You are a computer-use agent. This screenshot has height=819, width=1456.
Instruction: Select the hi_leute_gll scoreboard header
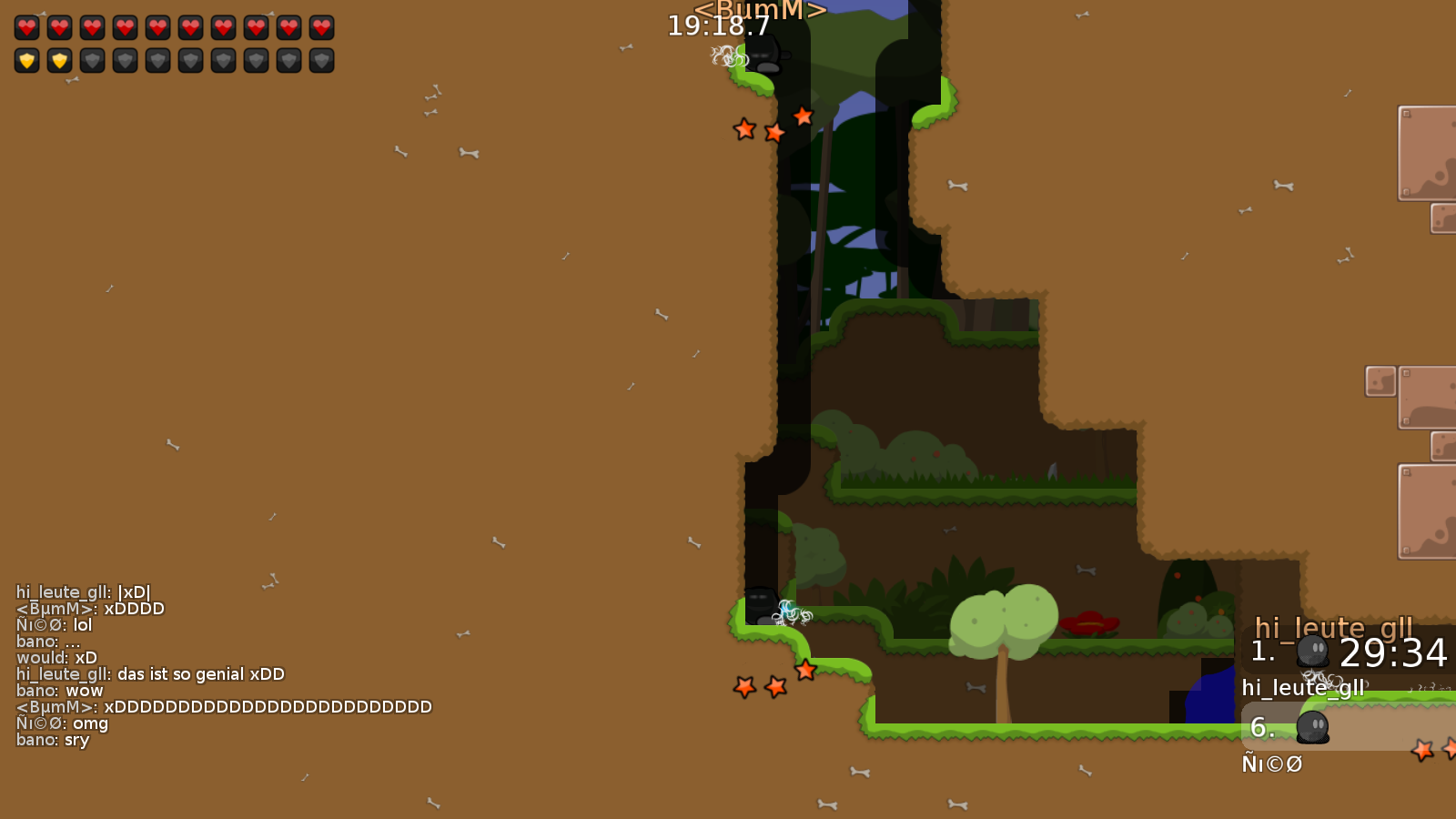click(1333, 628)
